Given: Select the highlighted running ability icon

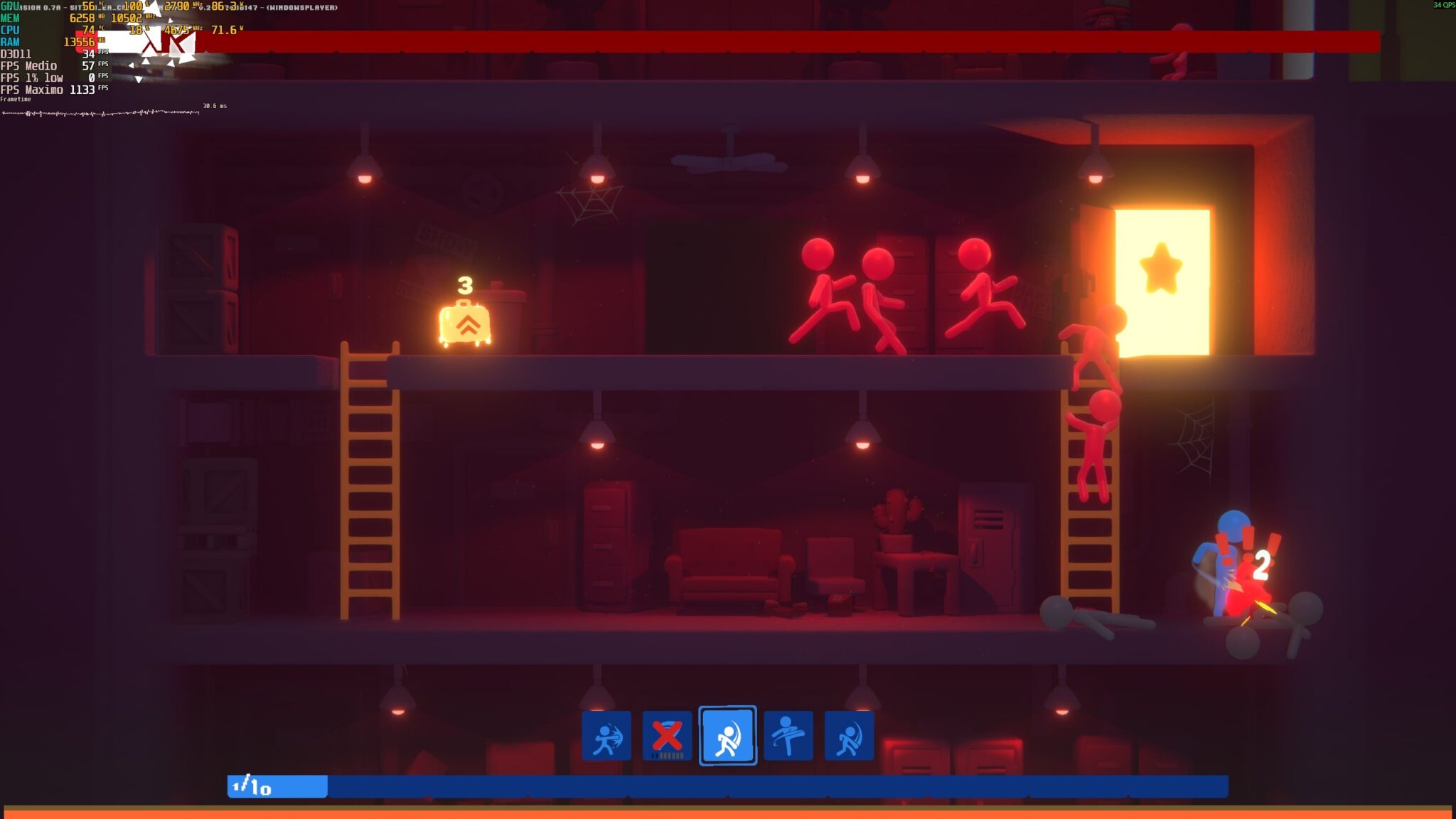Looking at the screenshot, I should tap(728, 737).
